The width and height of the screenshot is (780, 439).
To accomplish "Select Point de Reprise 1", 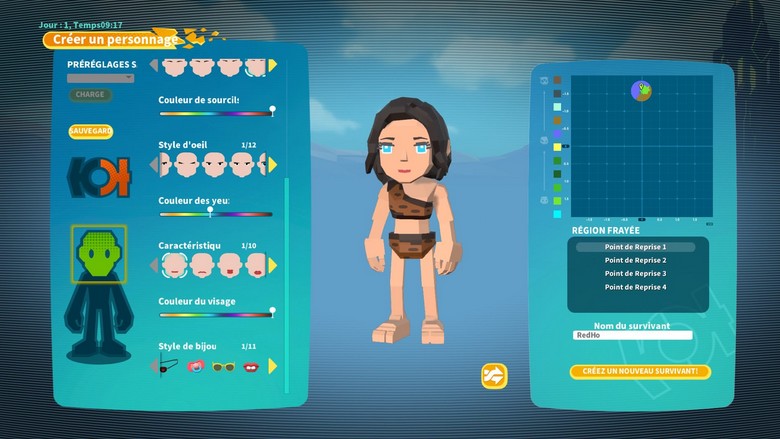I will point(635,246).
